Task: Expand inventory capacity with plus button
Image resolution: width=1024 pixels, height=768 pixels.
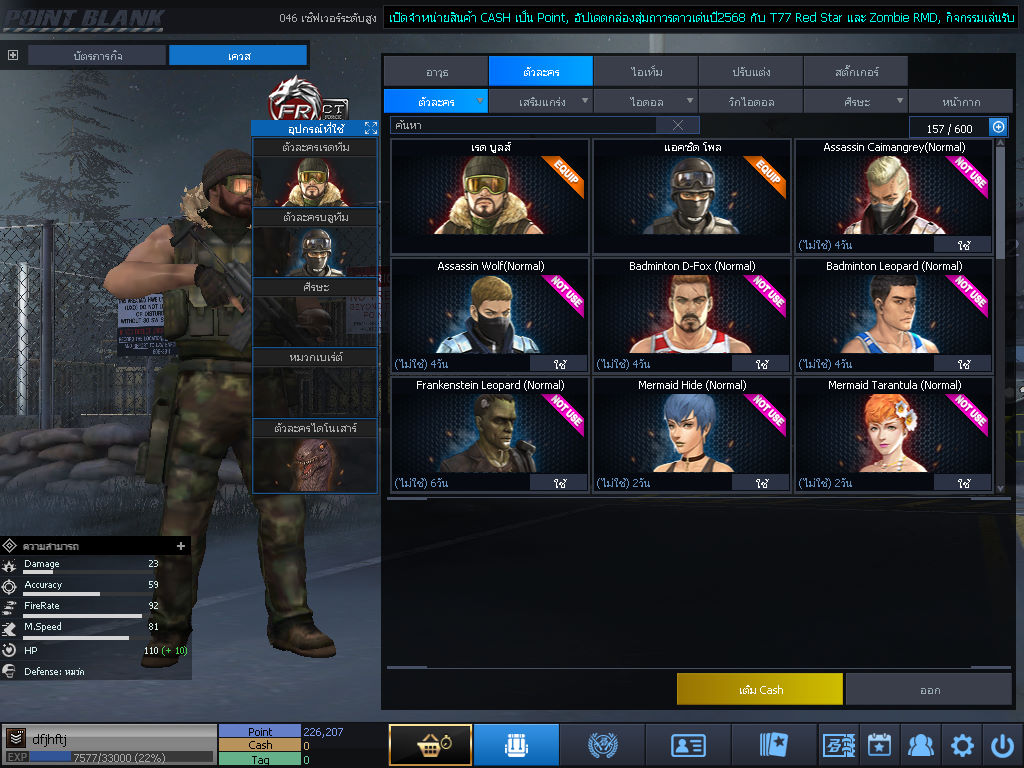Action: (x=997, y=127)
